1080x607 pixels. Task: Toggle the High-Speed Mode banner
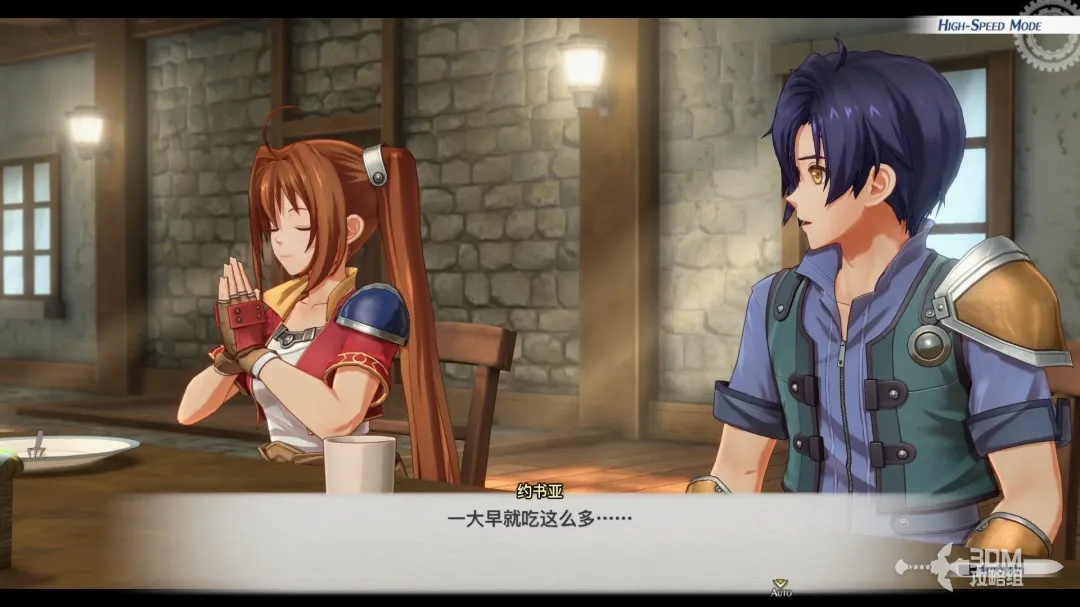tap(988, 25)
